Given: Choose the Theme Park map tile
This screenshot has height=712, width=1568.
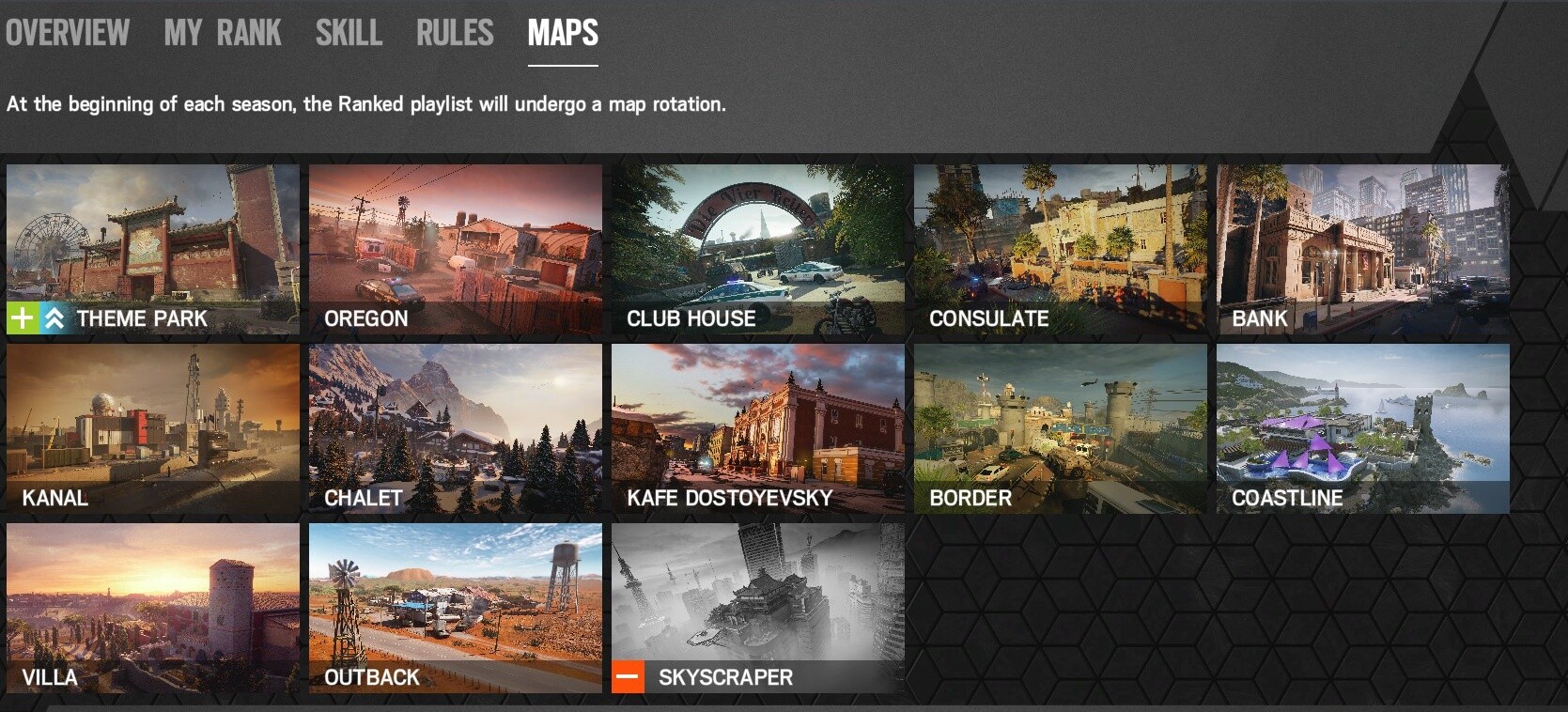Looking at the screenshot, I should pyautogui.click(x=153, y=249).
